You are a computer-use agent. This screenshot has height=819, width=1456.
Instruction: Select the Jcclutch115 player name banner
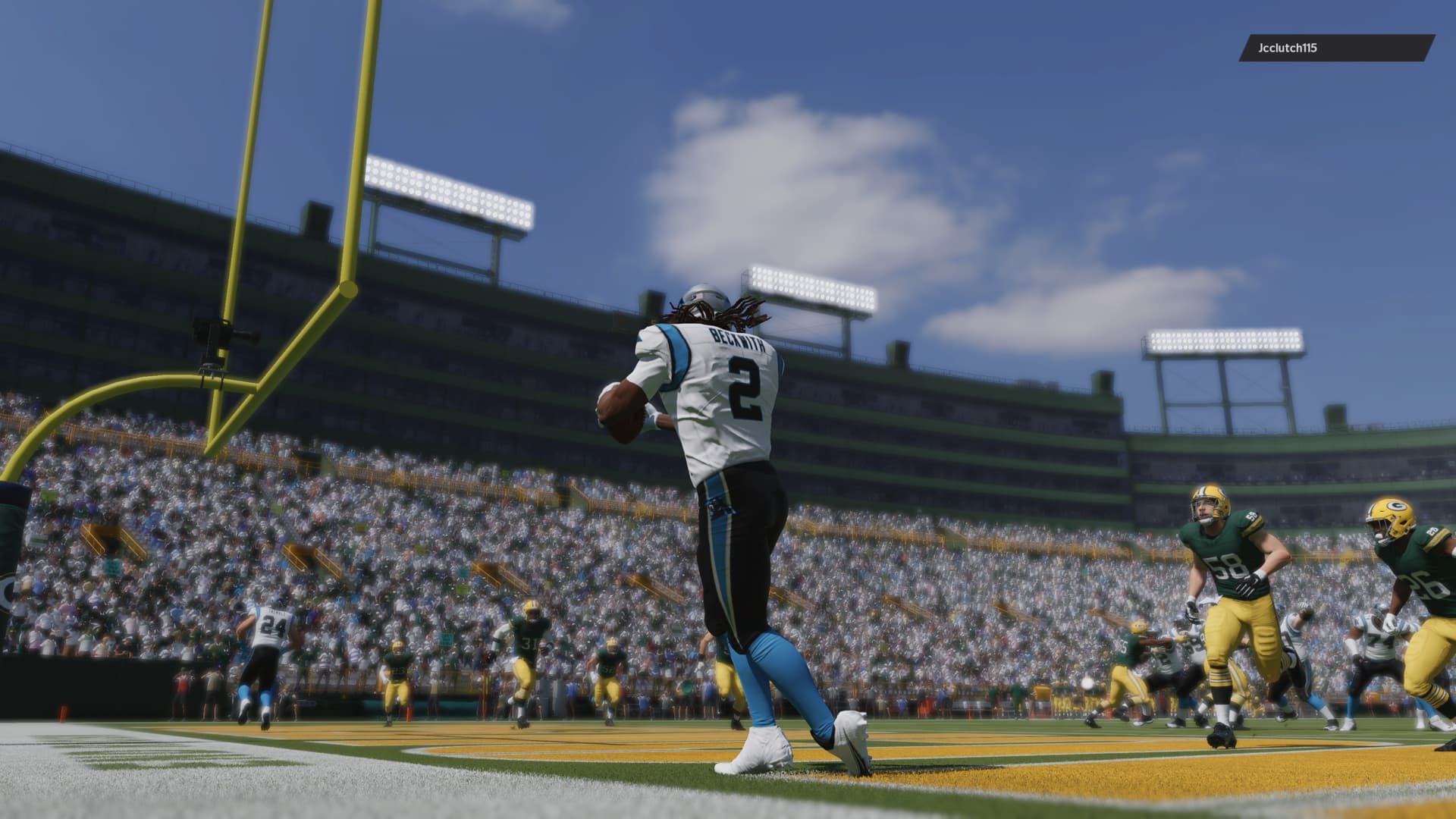[1336, 48]
